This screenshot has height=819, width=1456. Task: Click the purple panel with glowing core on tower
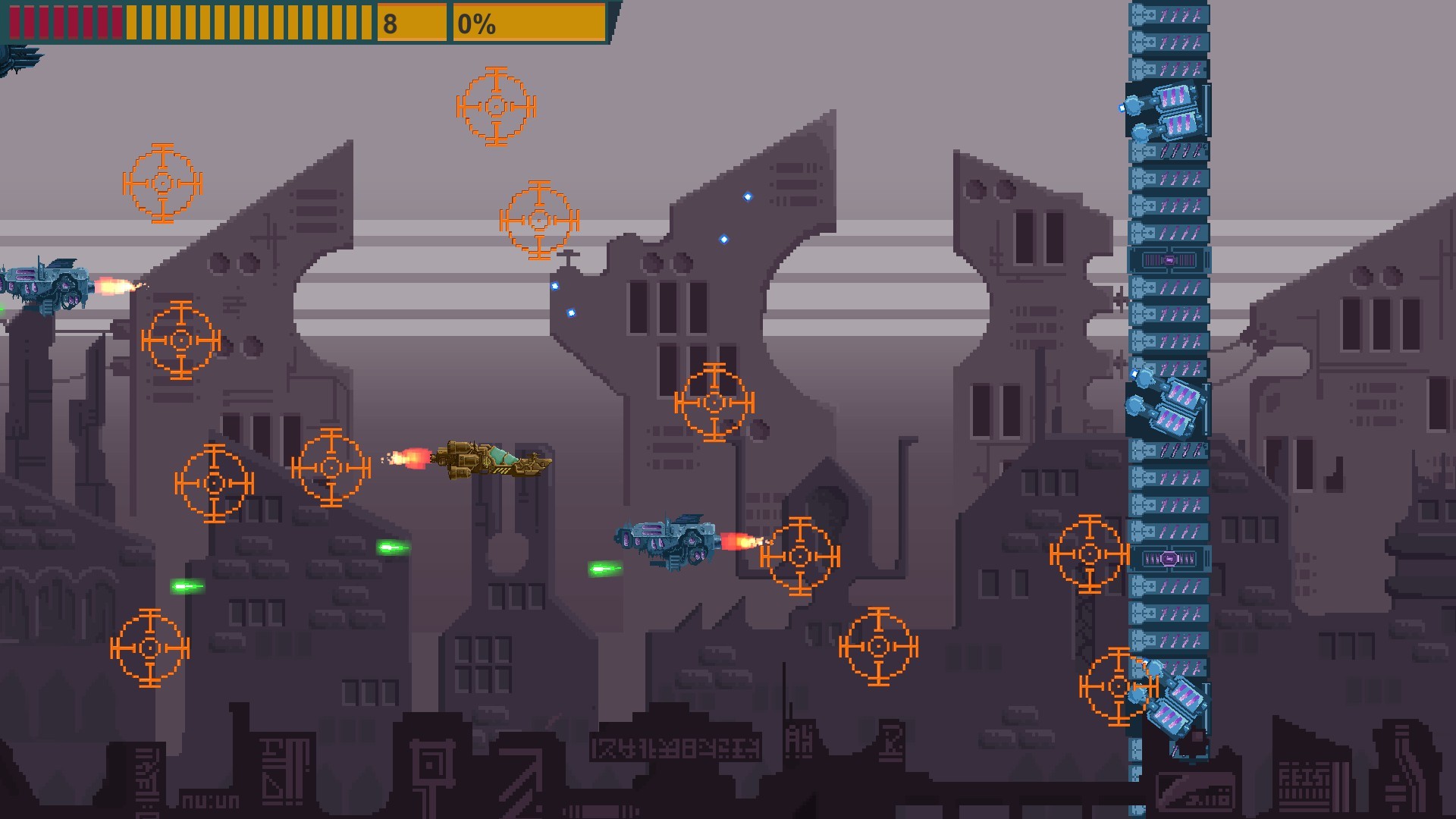point(1170,259)
